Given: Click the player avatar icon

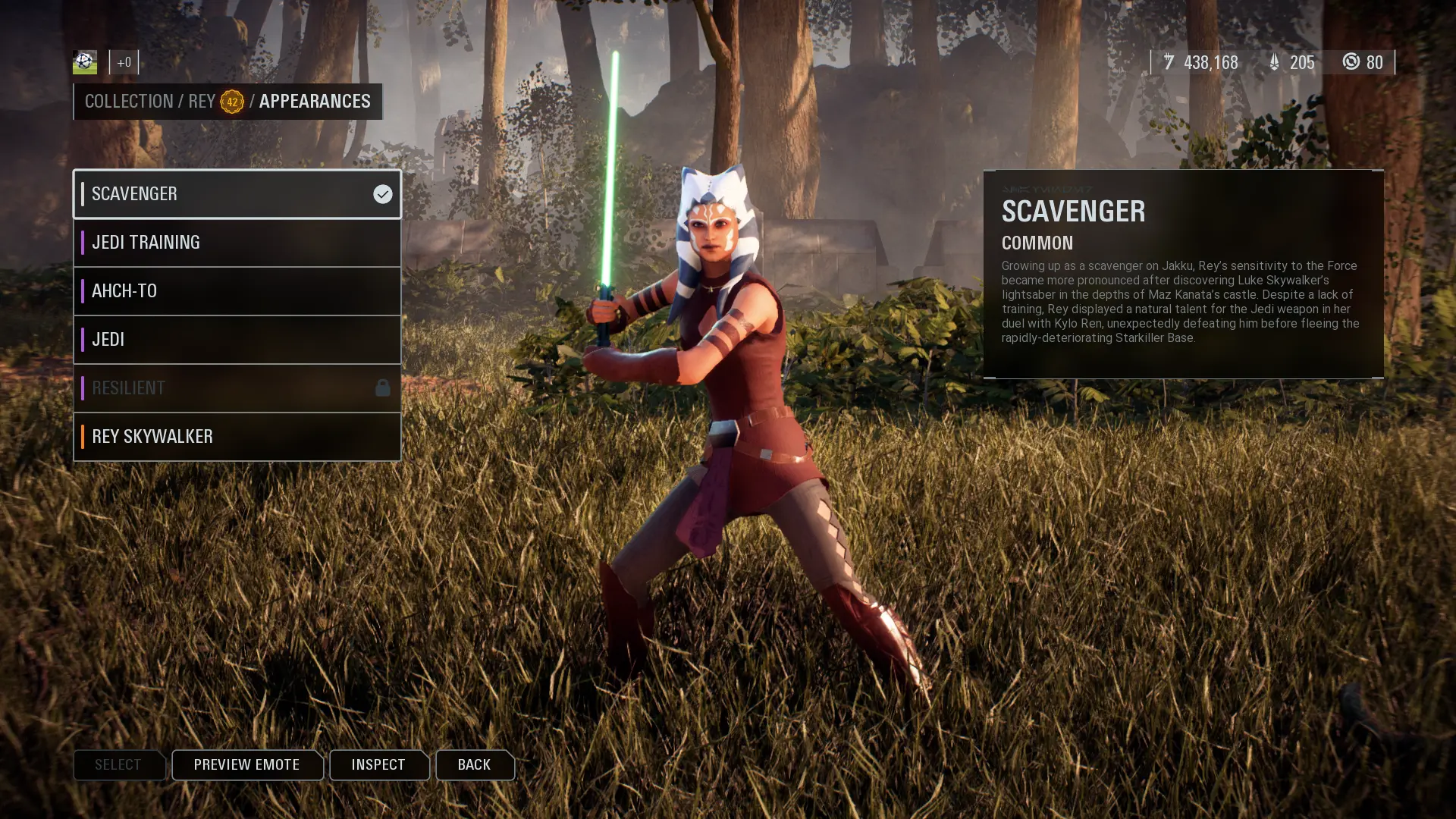Looking at the screenshot, I should coord(85,62).
